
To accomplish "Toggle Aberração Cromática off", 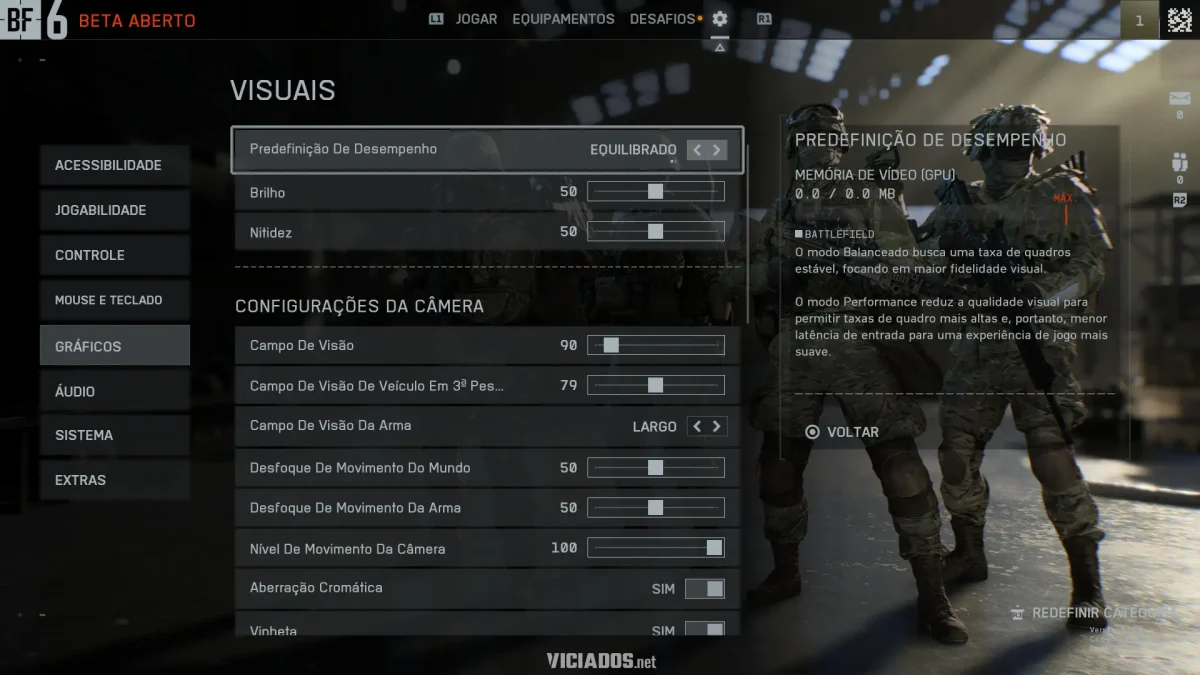I will click(x=704, y=589).
